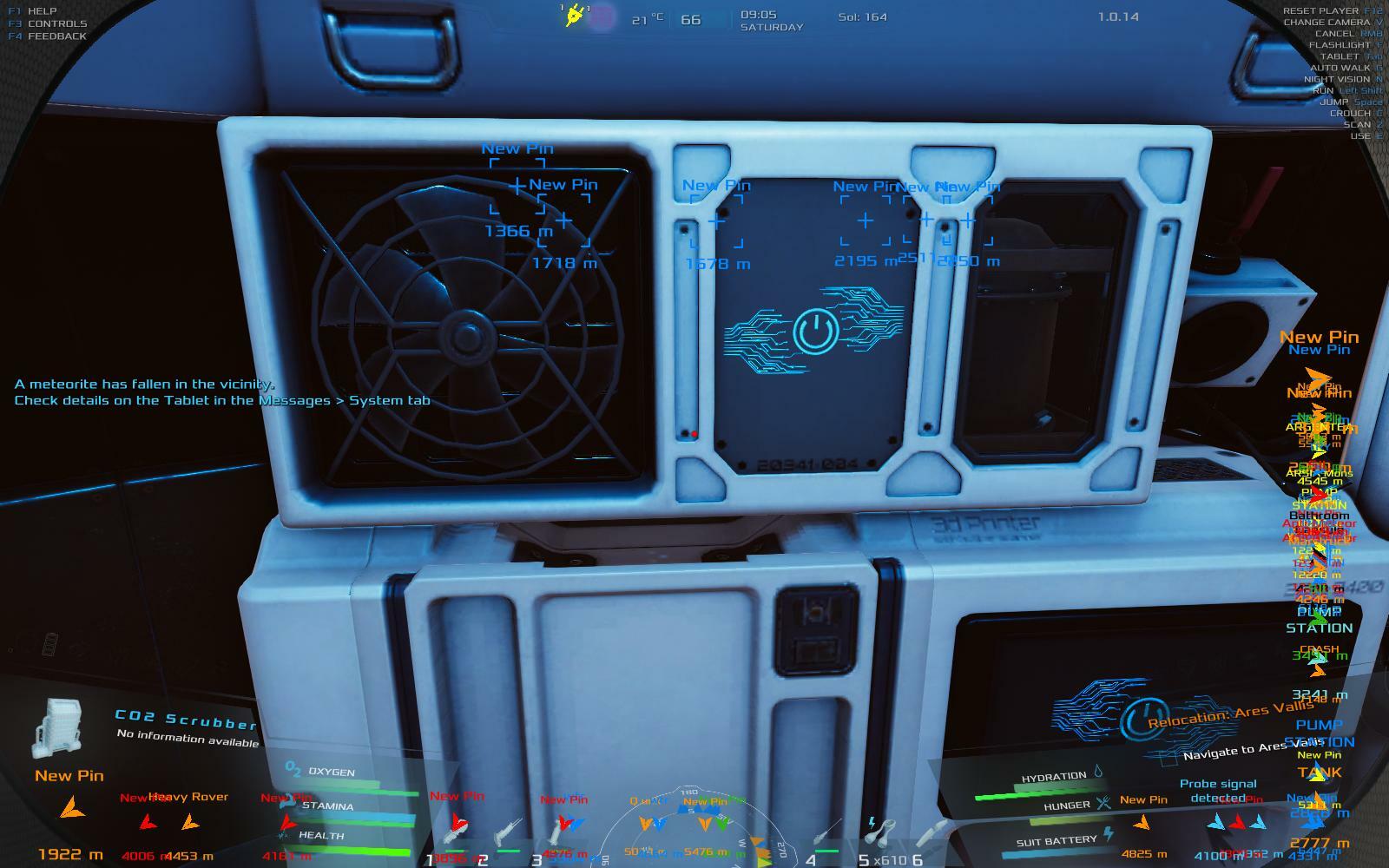Screen dimensions: 1389x868
Task: Select hotbar slot 2 tool
Action: pos(504,836)
